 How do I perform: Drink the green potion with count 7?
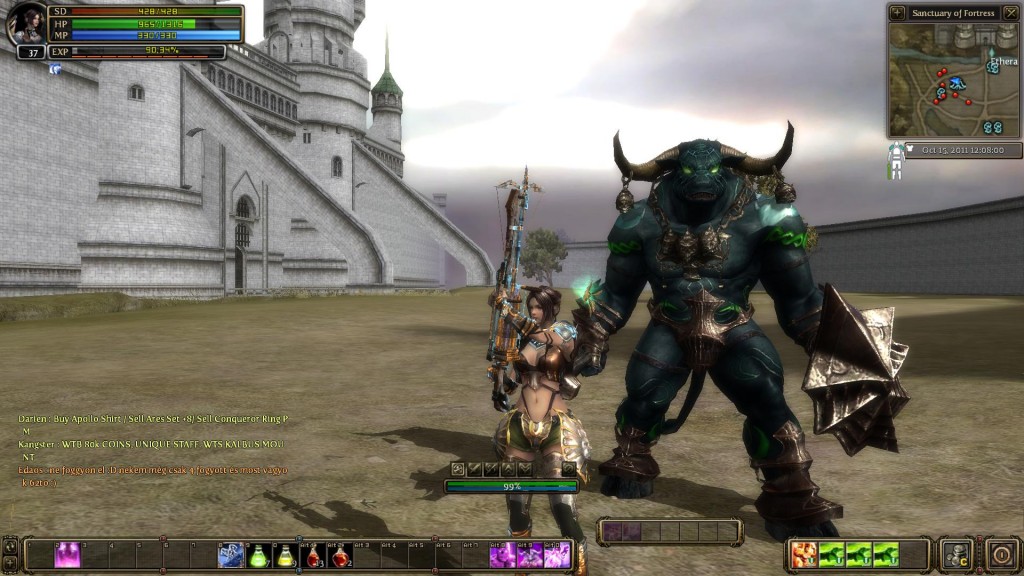coord(258,555)
